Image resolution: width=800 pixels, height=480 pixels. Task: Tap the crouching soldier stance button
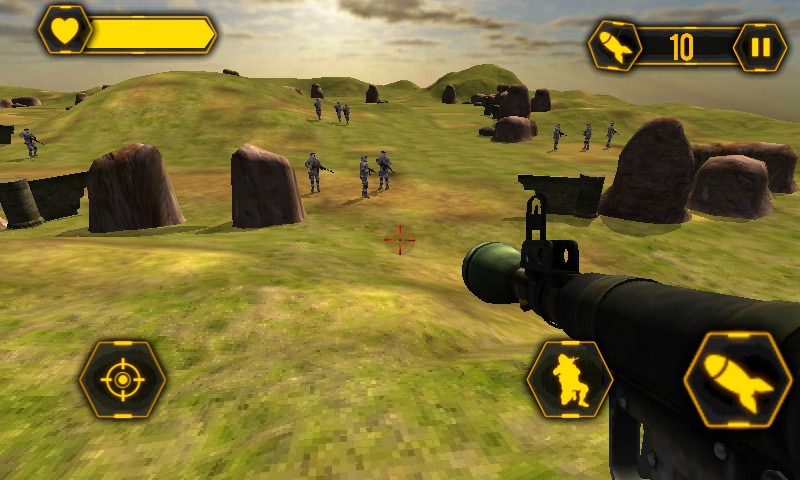tap(570, 380)
